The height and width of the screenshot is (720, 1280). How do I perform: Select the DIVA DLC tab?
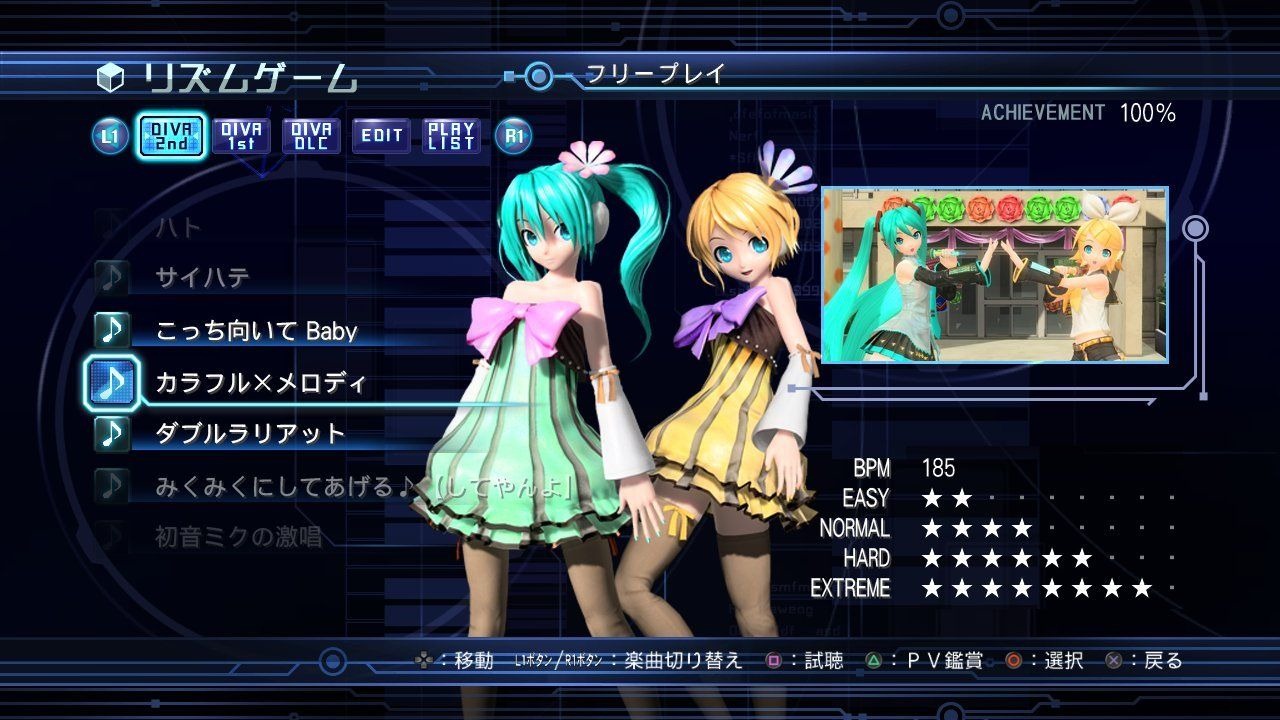pos(311,136)
